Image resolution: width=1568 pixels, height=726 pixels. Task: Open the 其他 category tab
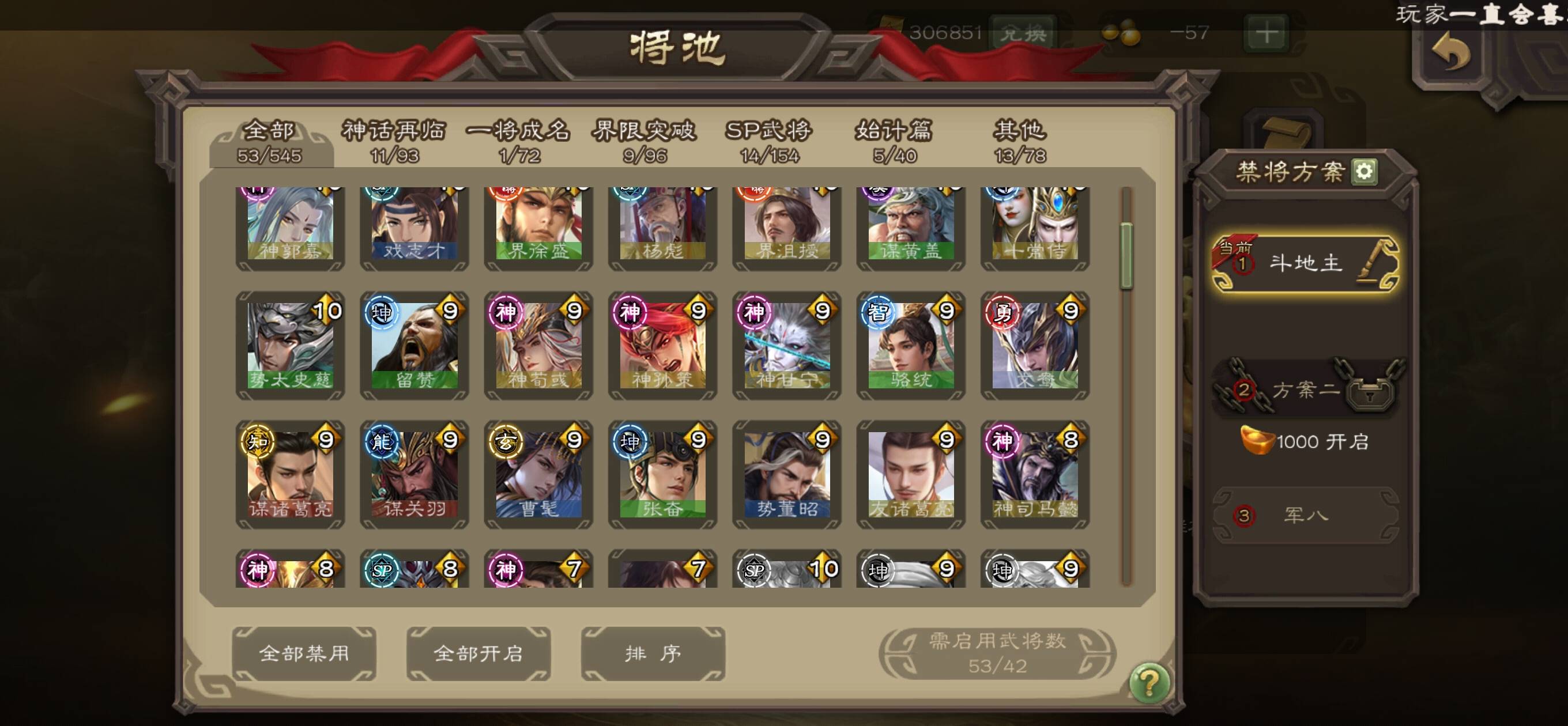tap(1020, 141)
